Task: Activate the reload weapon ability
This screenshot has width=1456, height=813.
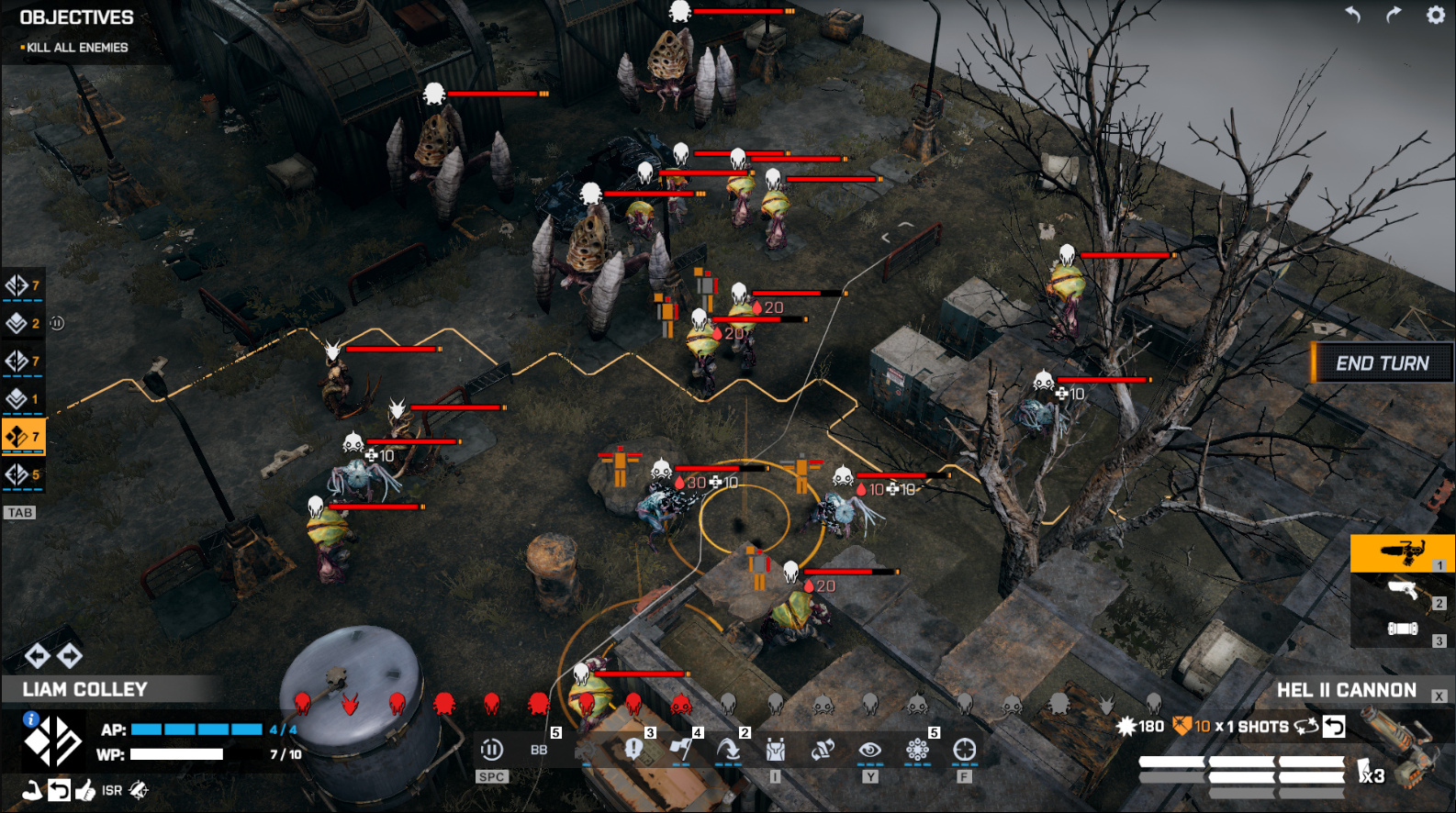Action: pos(822,751)
